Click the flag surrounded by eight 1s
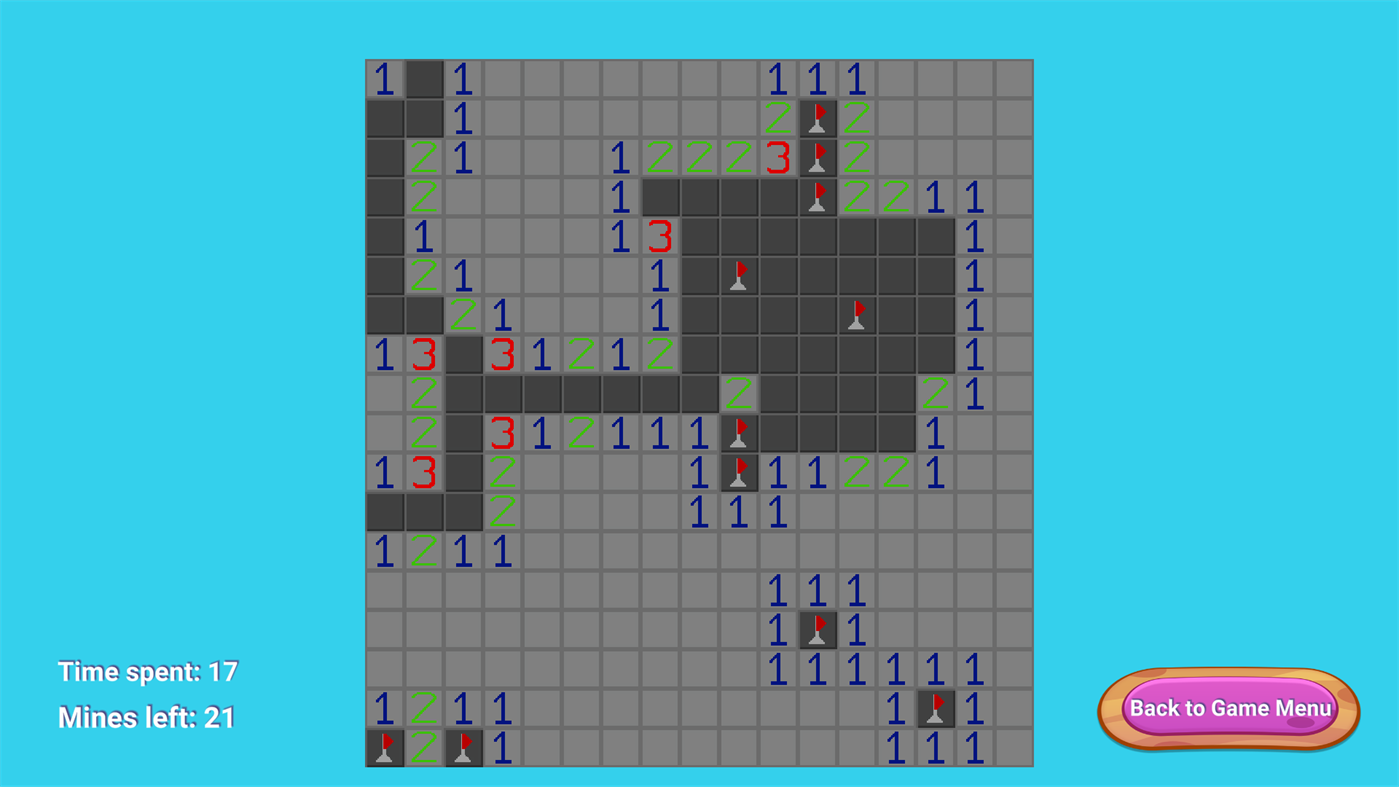 [817, 630]
